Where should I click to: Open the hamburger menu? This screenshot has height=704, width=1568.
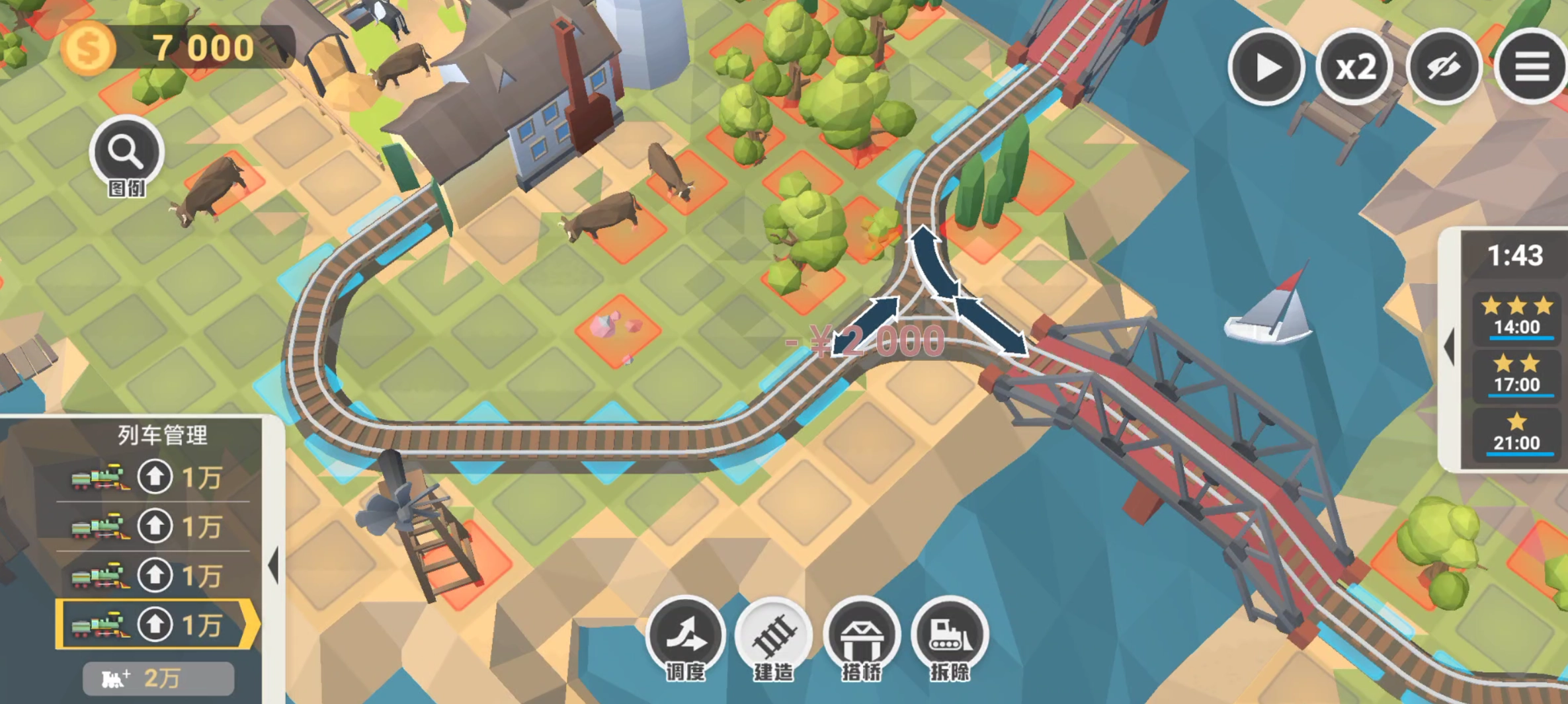click(1532, 67)
